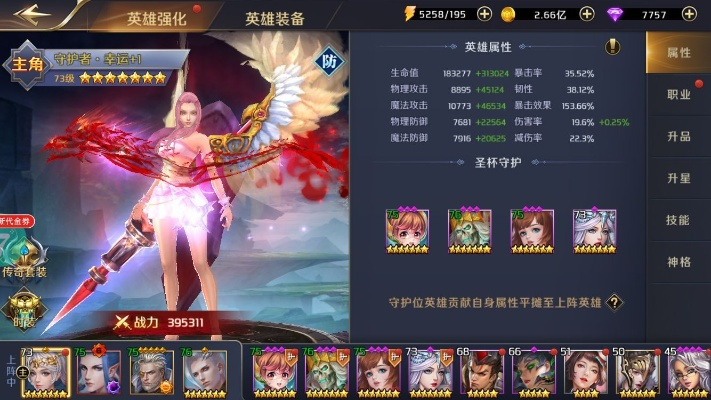711x400 pixels.
Task: Switch to the 升品 side tab
Action: click(678, 136)
